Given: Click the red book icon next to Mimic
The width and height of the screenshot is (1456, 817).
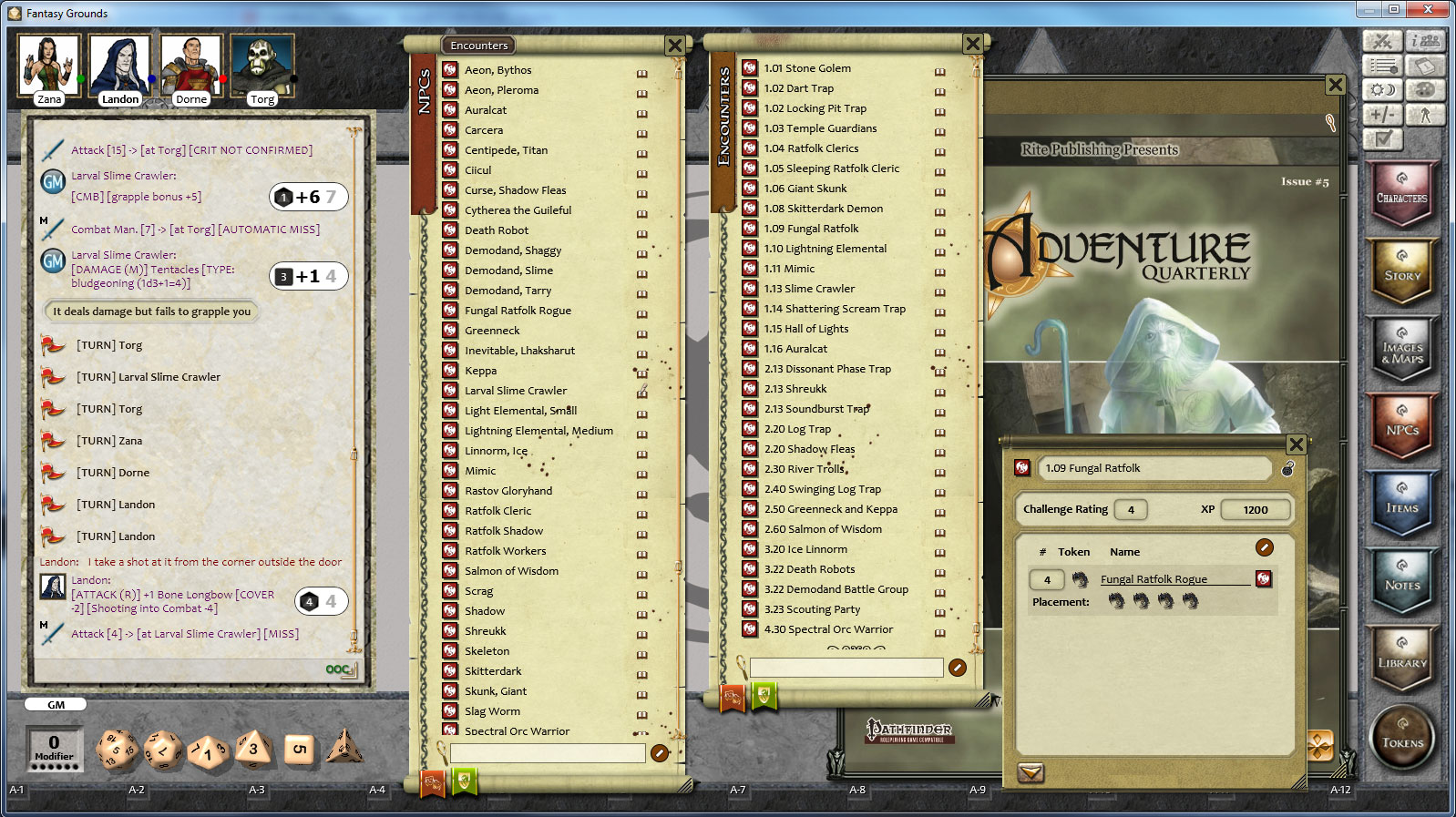Looking at the screenshot, I should 448,470.
